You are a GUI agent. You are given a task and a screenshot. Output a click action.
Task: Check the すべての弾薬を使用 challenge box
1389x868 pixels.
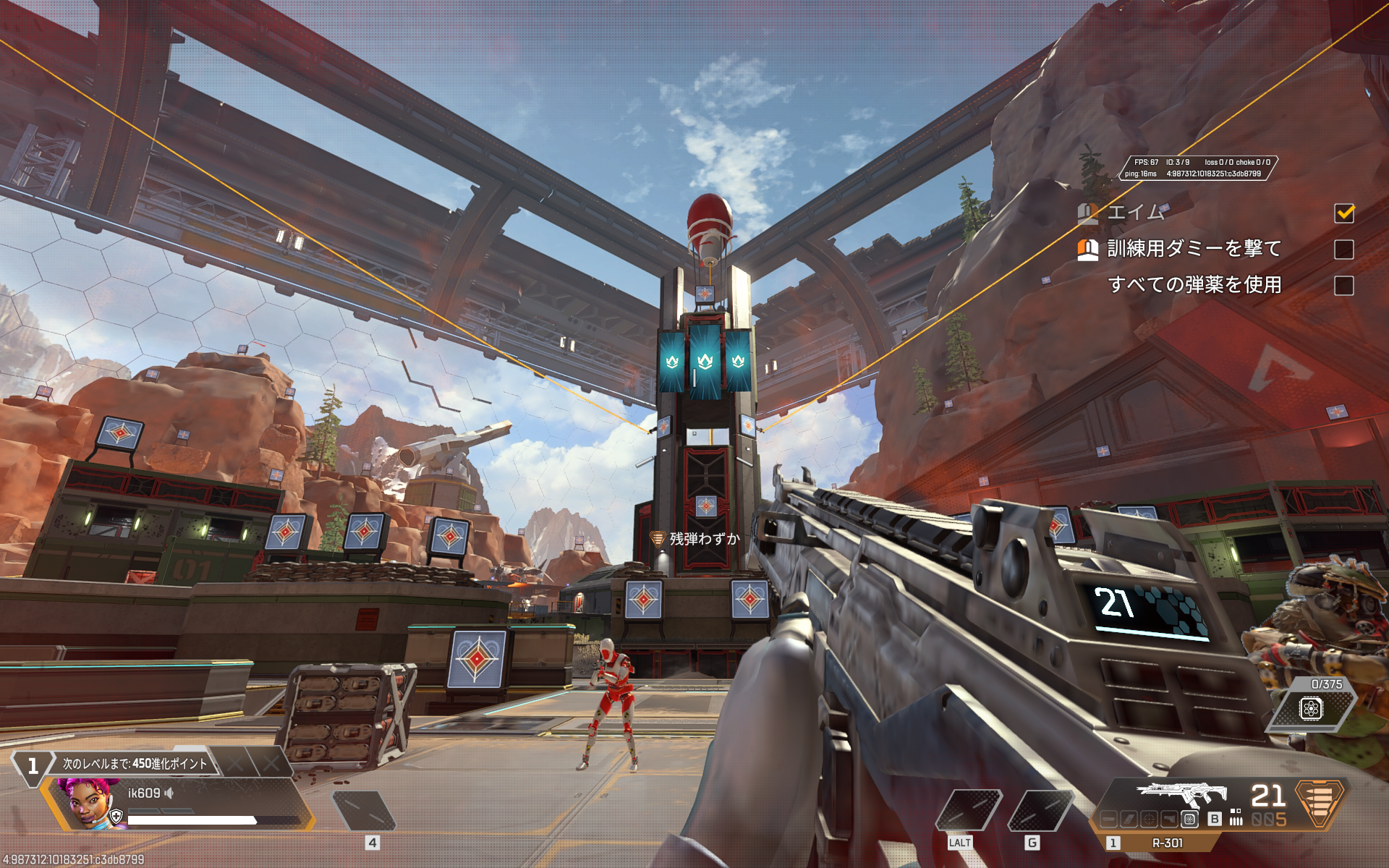coord(1346,286)
